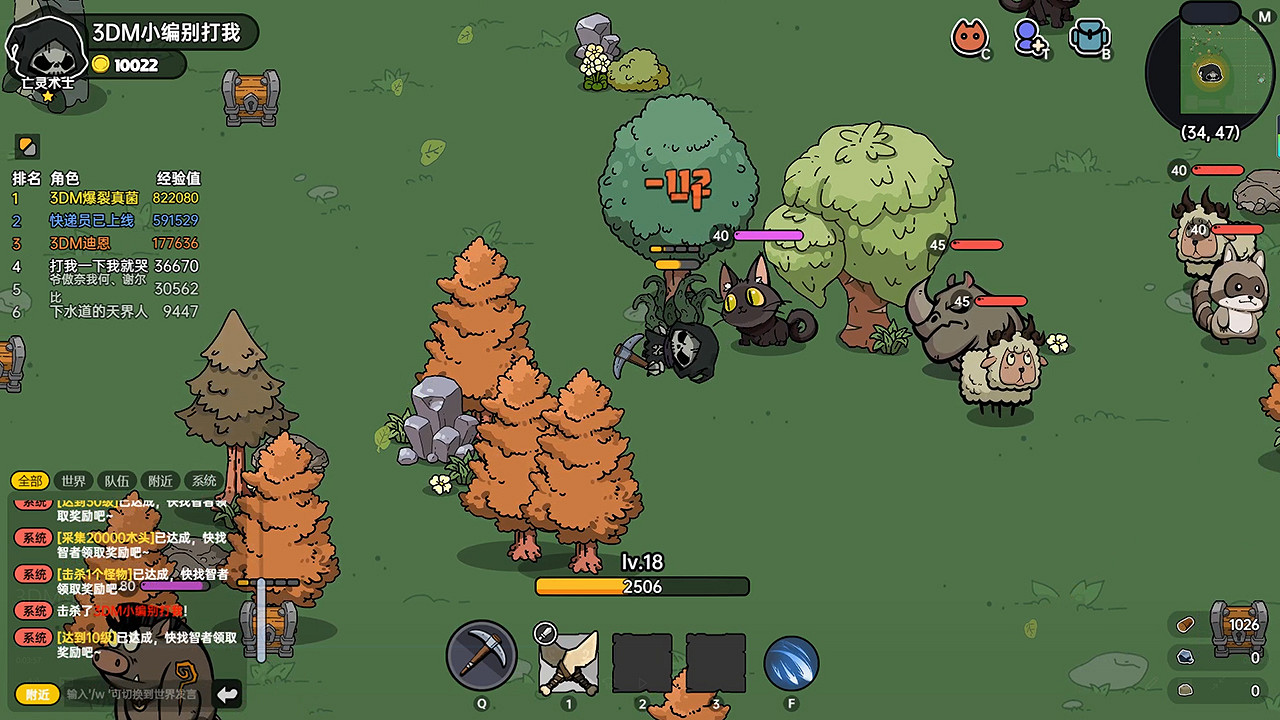Expand the circular minimap
The height and width of the screenshot is (720, 1280).
point(1210,68)
